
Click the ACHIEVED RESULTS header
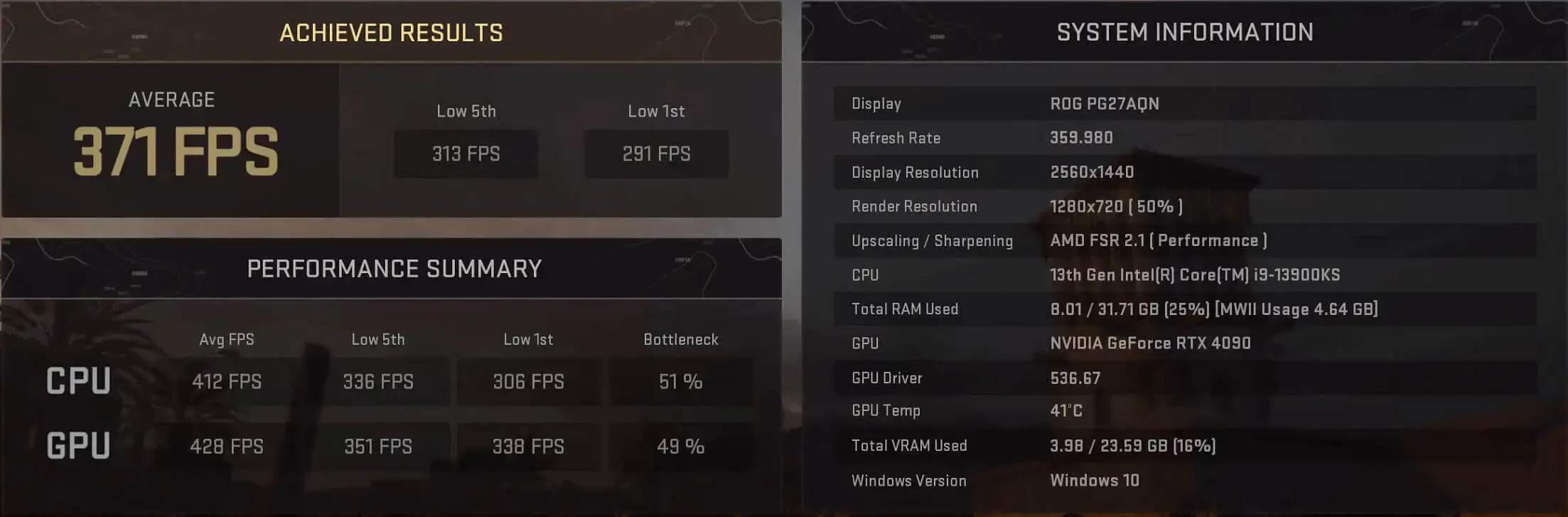[392, 32]
